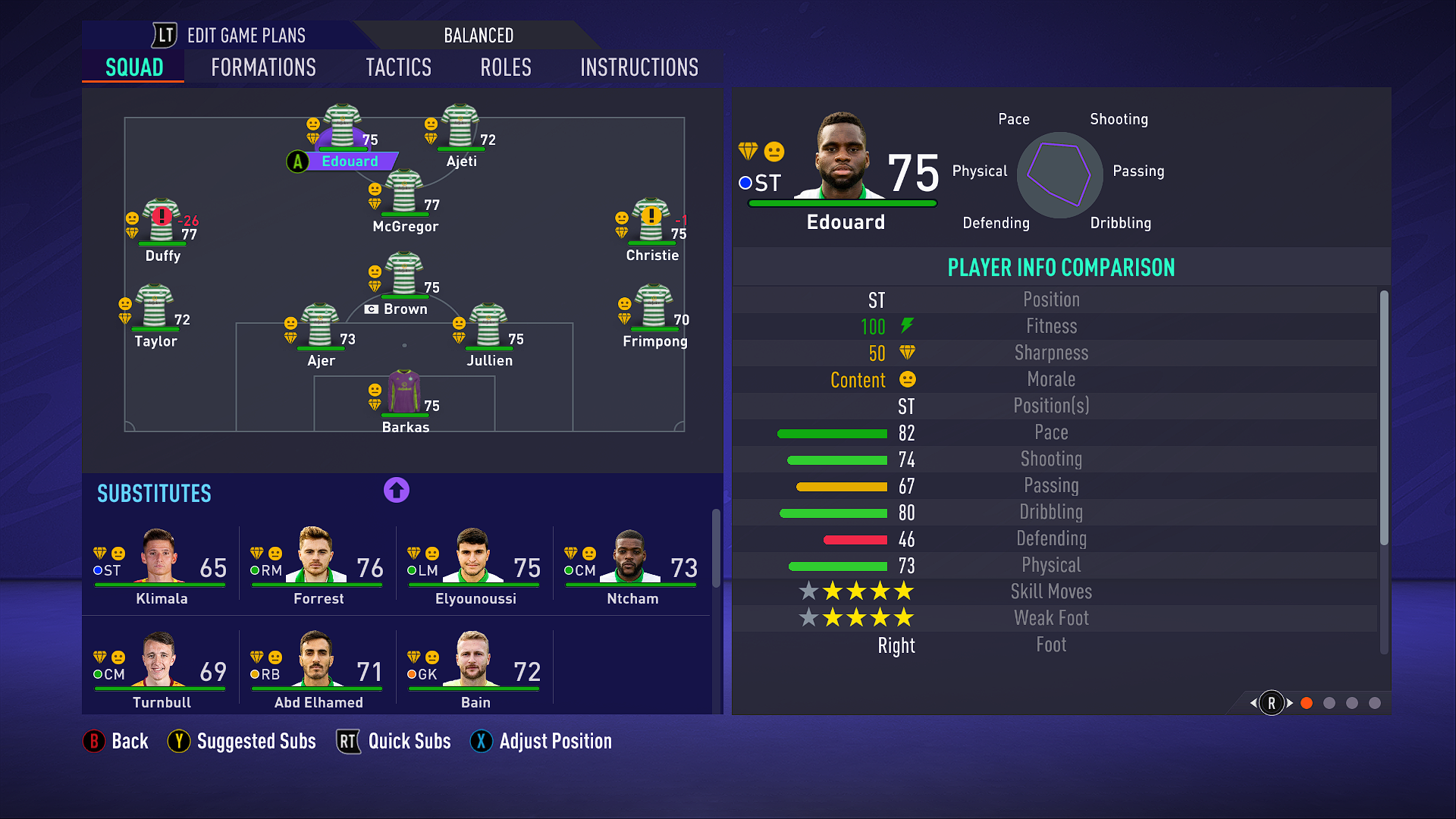This screenshot has height=819, width=1456.
Task: Switch to the Formations tab
Action: pos(263,67)
